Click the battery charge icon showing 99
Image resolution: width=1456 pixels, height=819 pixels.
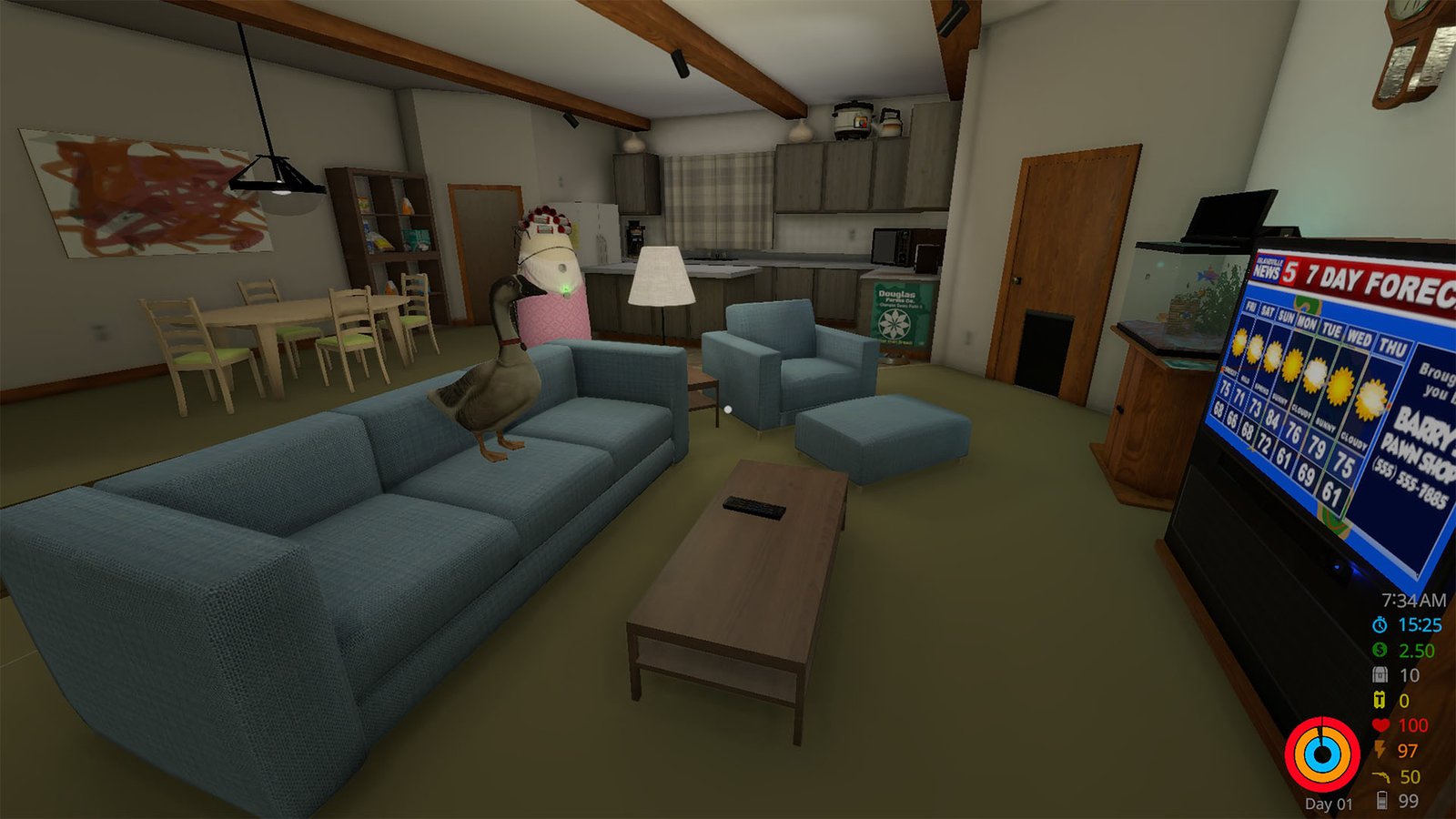pos(1382,801)
